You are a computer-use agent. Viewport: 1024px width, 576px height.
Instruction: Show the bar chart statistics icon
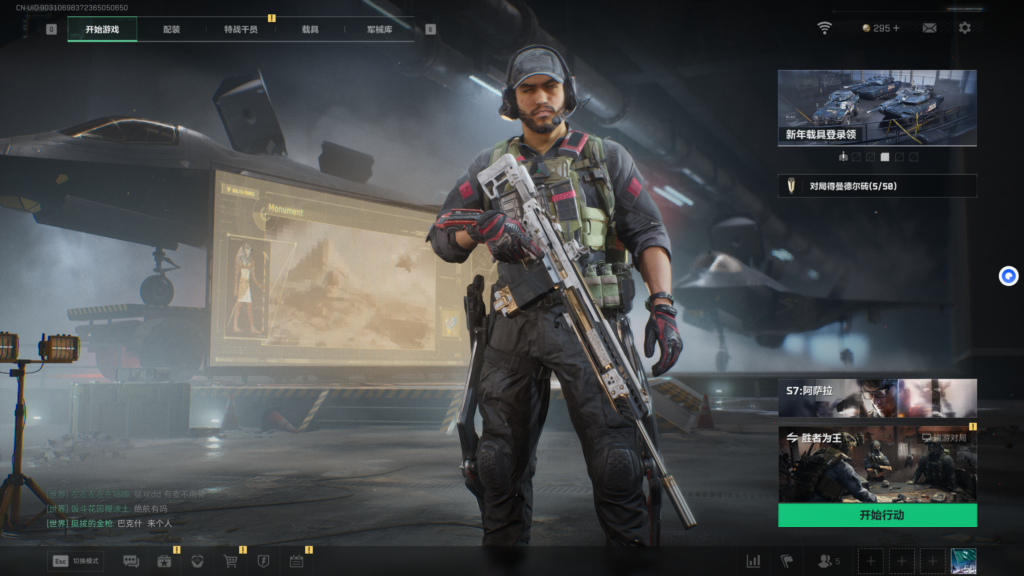coord(754,561)
